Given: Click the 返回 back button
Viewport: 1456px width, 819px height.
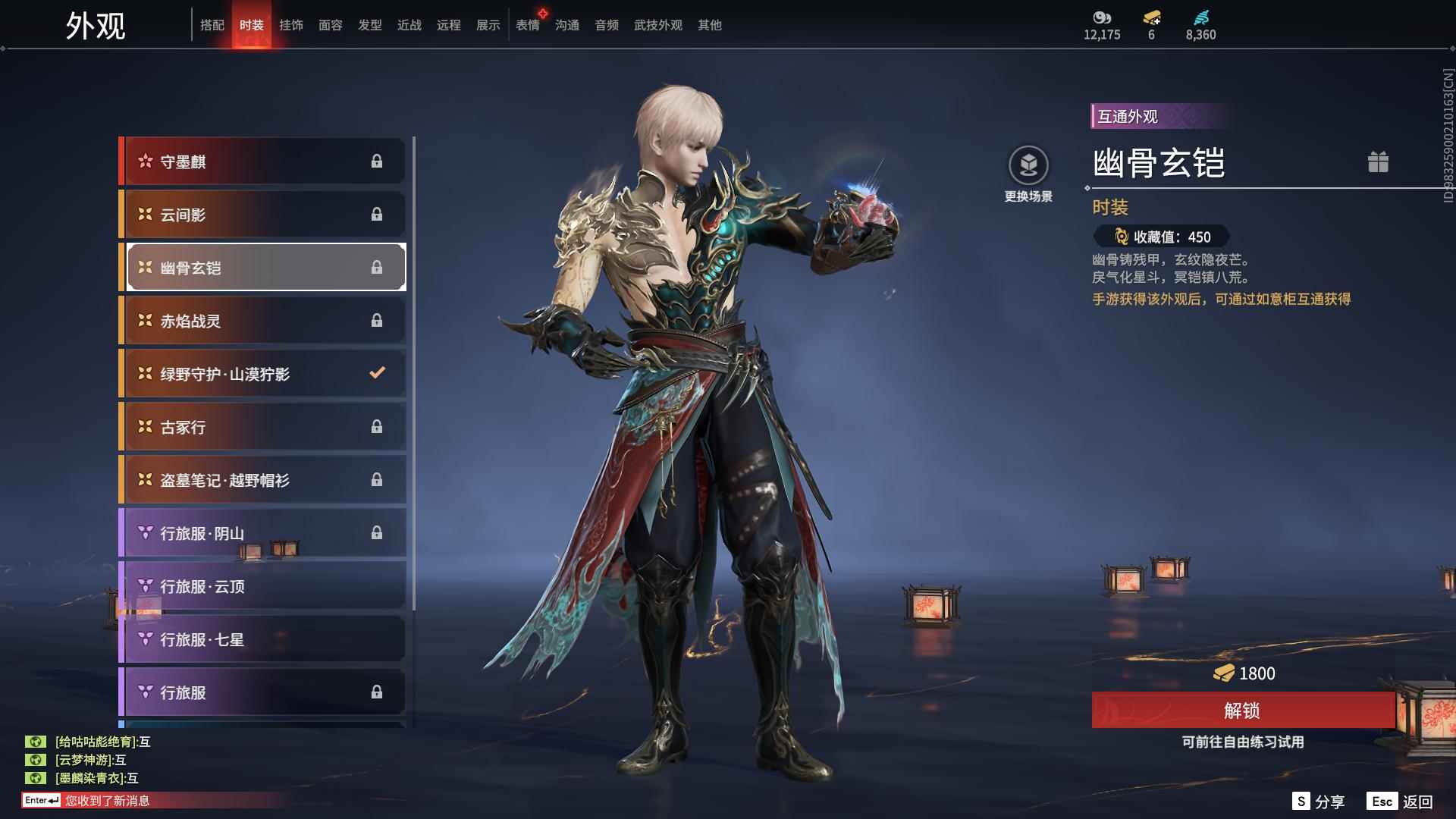Looking at the screenshot, I should 1401,802.
